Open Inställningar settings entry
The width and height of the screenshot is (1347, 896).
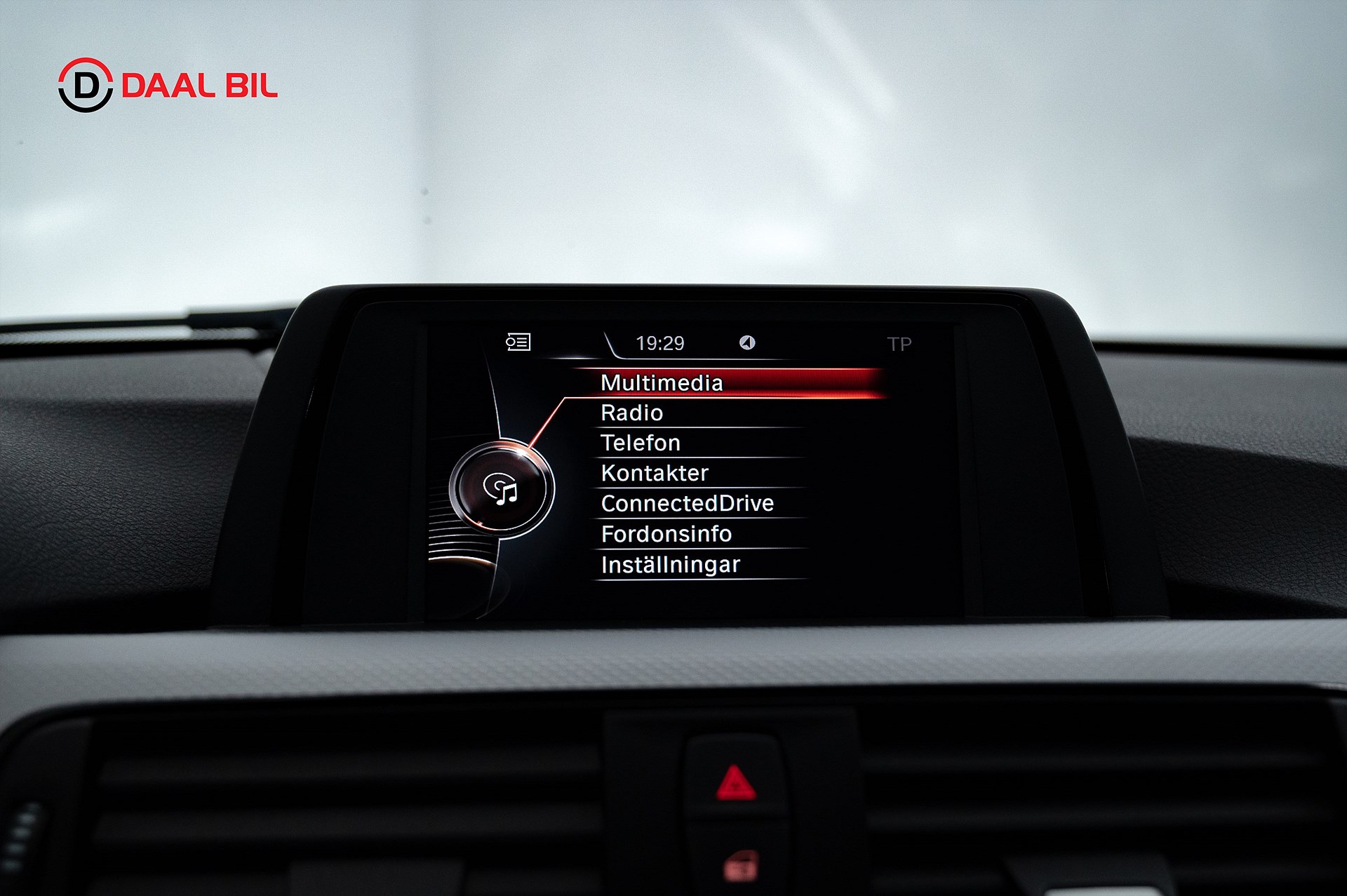pyautogui.click(x=670, y=565)
